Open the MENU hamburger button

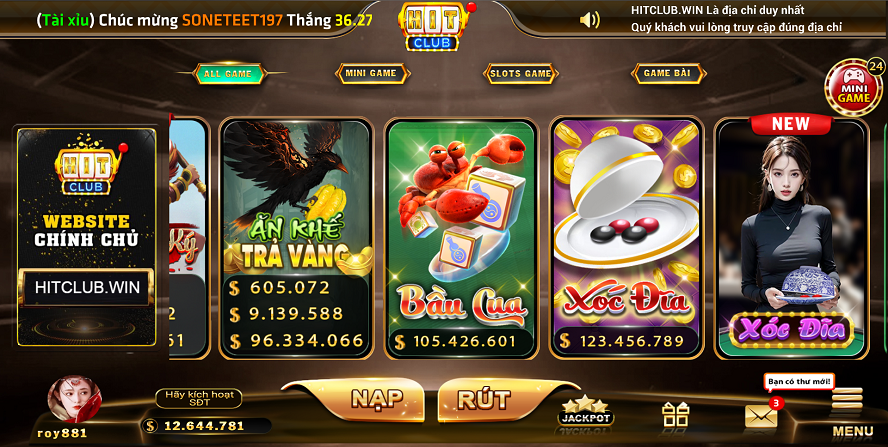pos(850,412)
